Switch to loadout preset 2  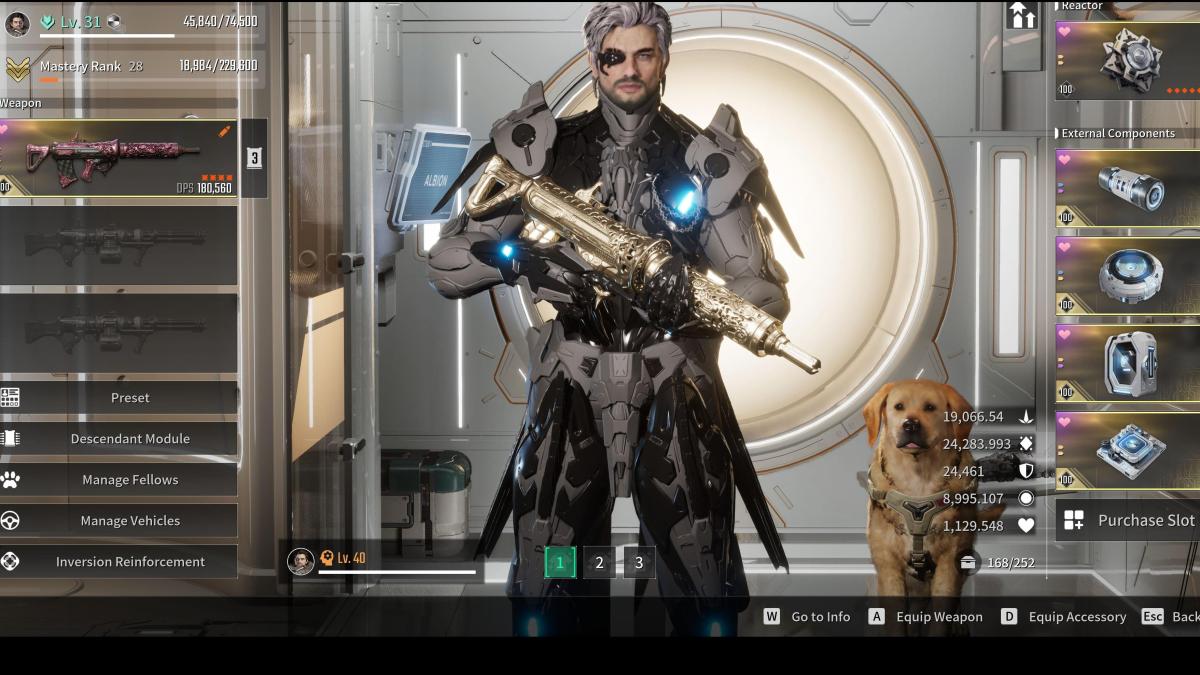tap(599, 562)
